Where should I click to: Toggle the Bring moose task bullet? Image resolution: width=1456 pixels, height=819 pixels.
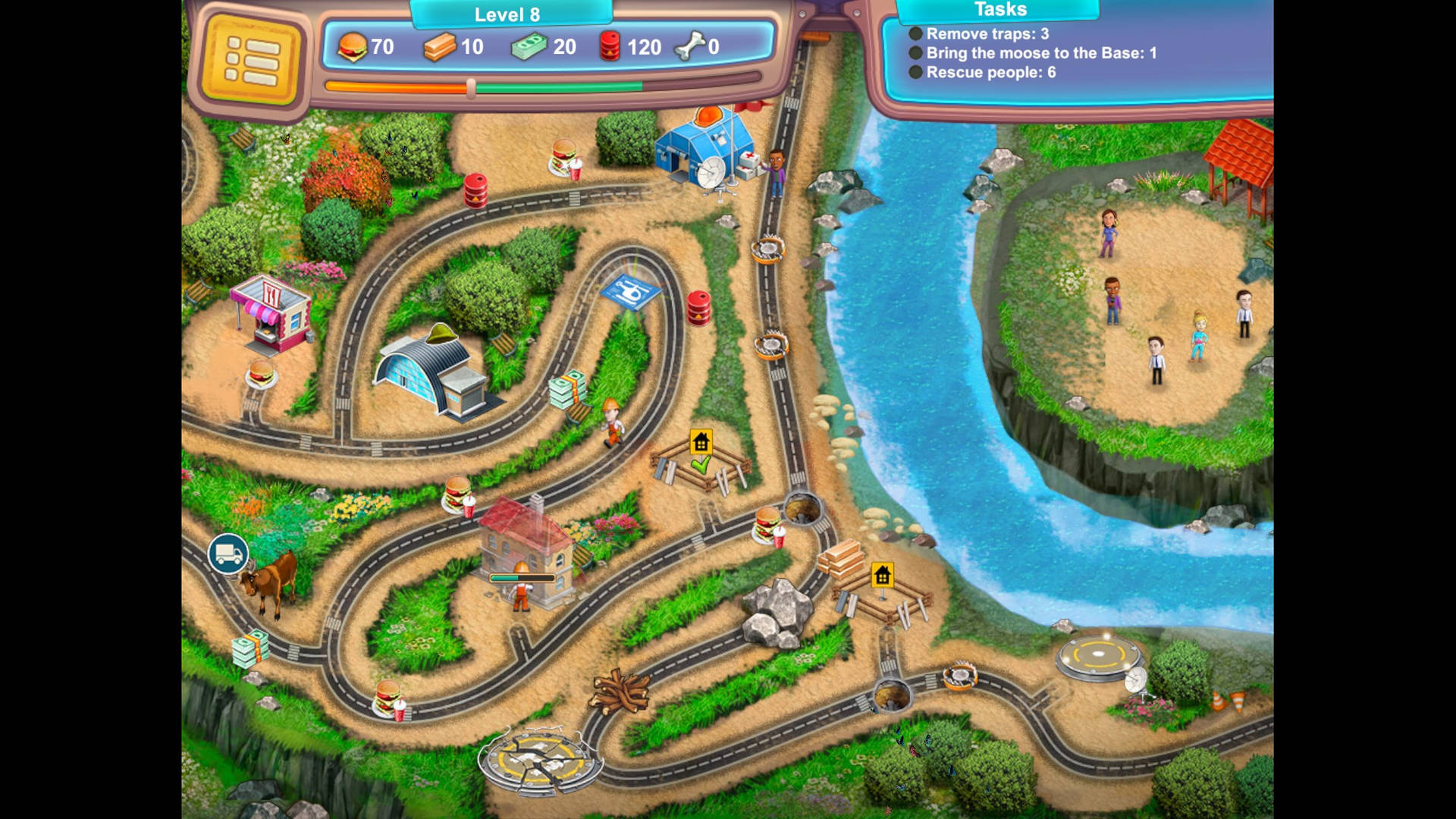tap(915, 53)
